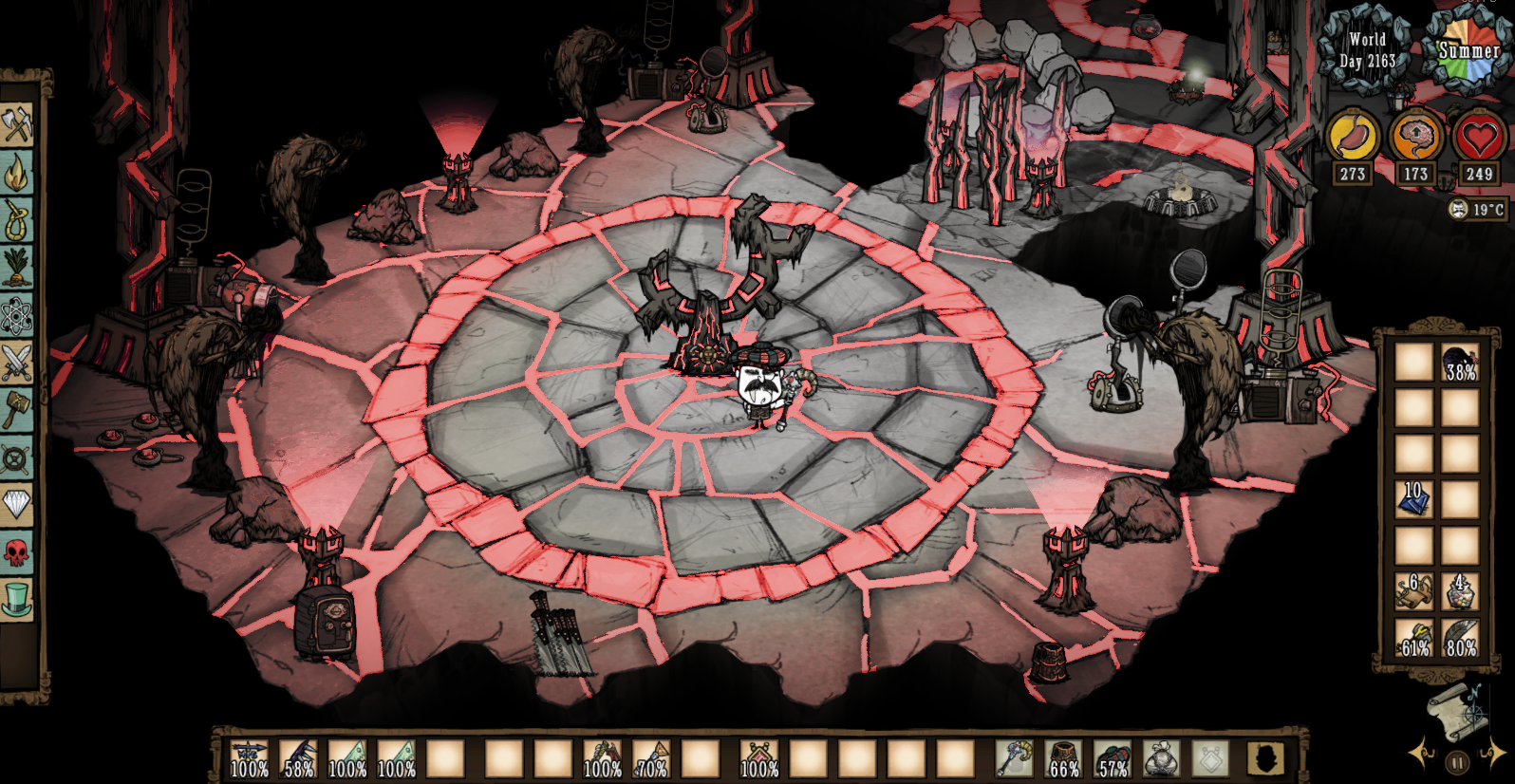Screen dimensions: 1515x784
Task: Open the Food farming crafting tab
Action: (x=17, y=268)
